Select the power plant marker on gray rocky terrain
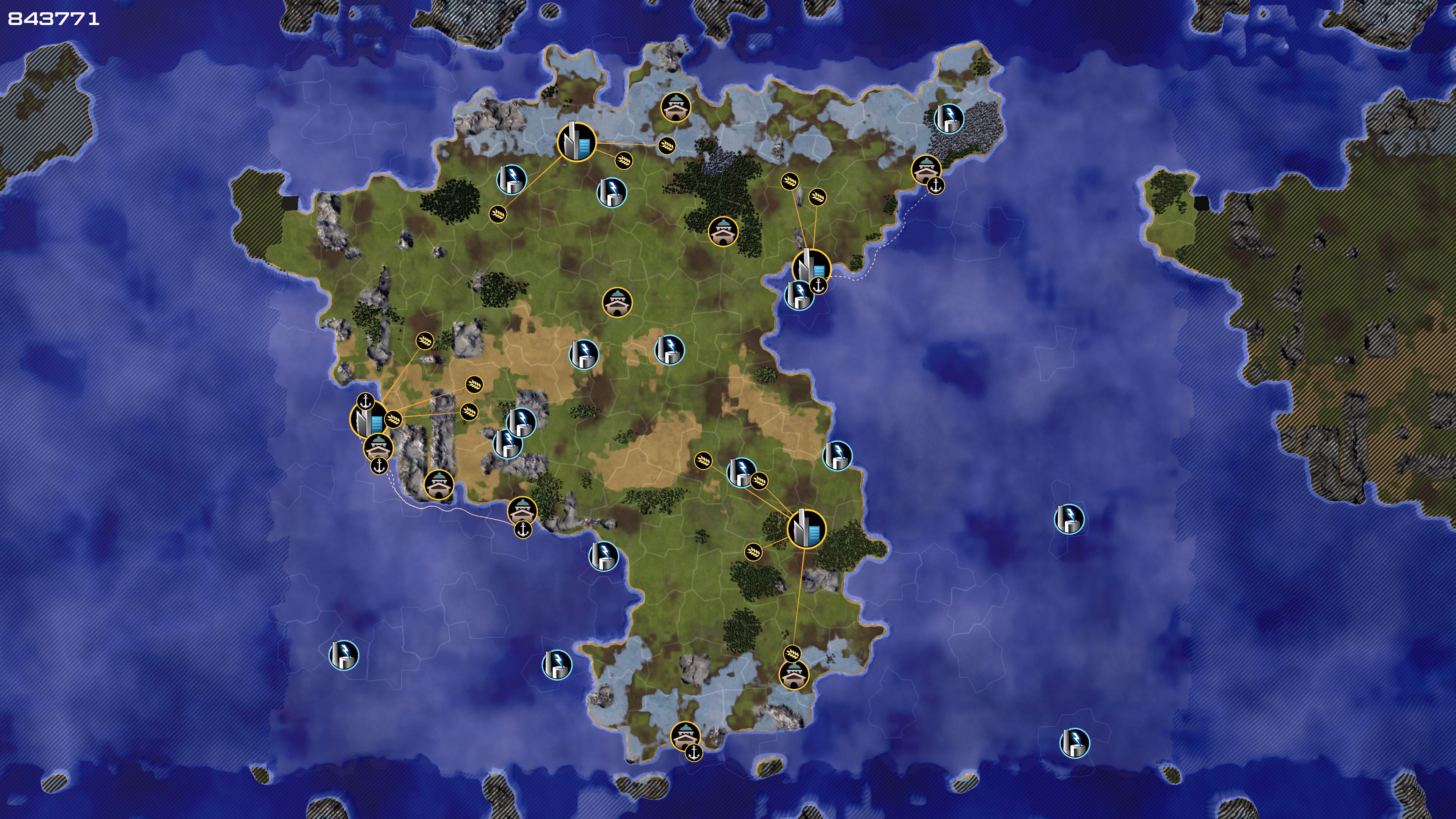Image resolution: width=1456 pixels, height=819 pixels. tap(949, 118)
